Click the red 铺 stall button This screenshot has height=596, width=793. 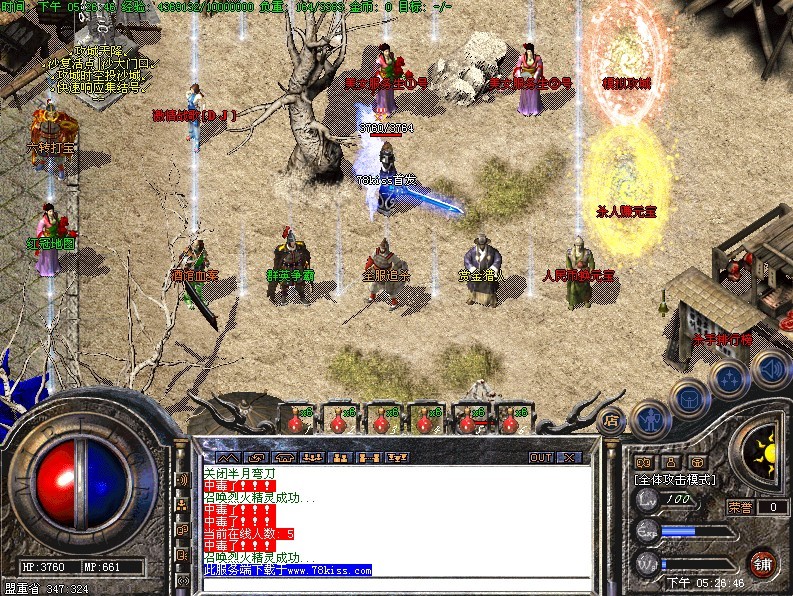click(764, 560)
